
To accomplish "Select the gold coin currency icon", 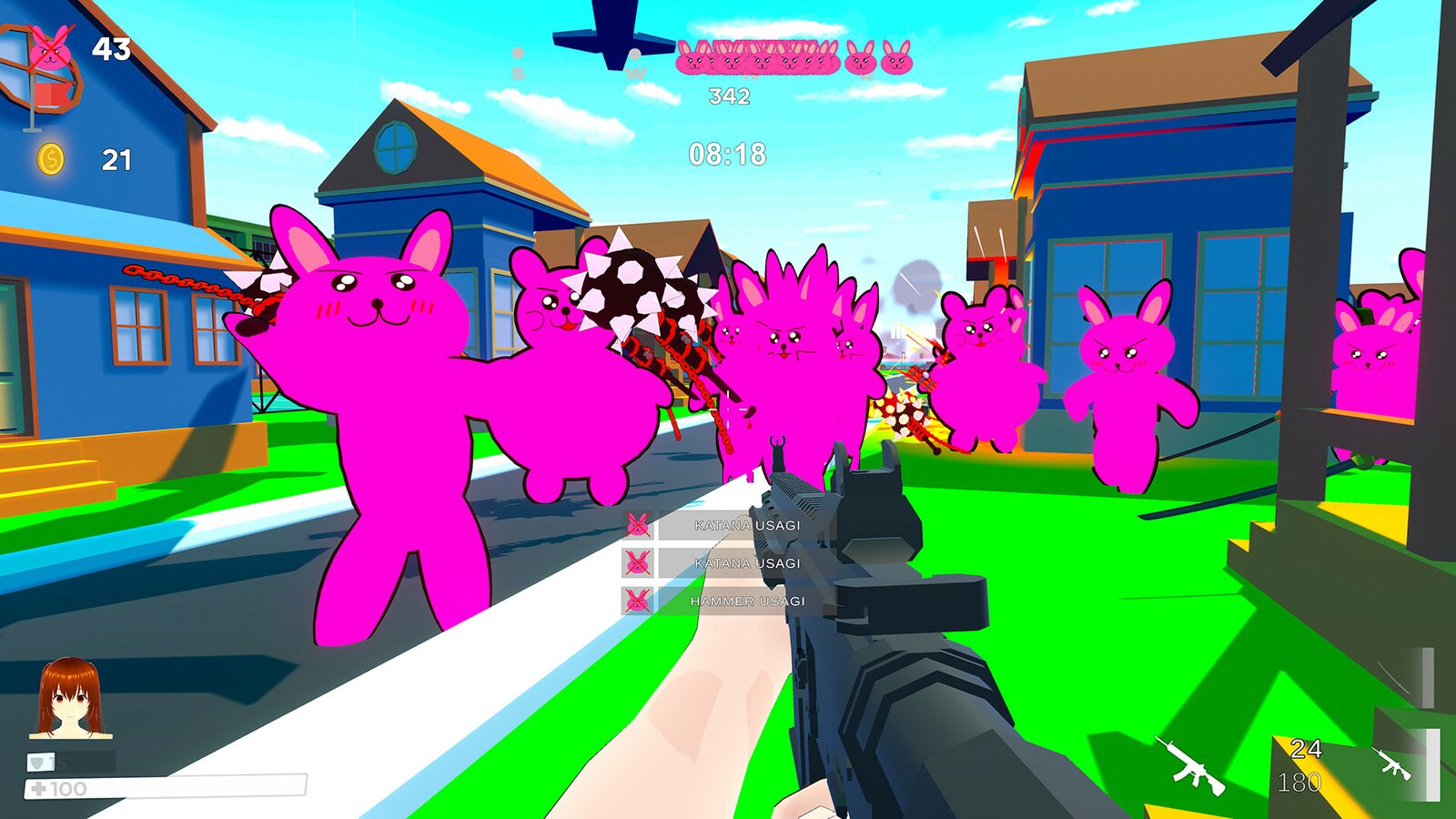I will [x=50, y=158].
